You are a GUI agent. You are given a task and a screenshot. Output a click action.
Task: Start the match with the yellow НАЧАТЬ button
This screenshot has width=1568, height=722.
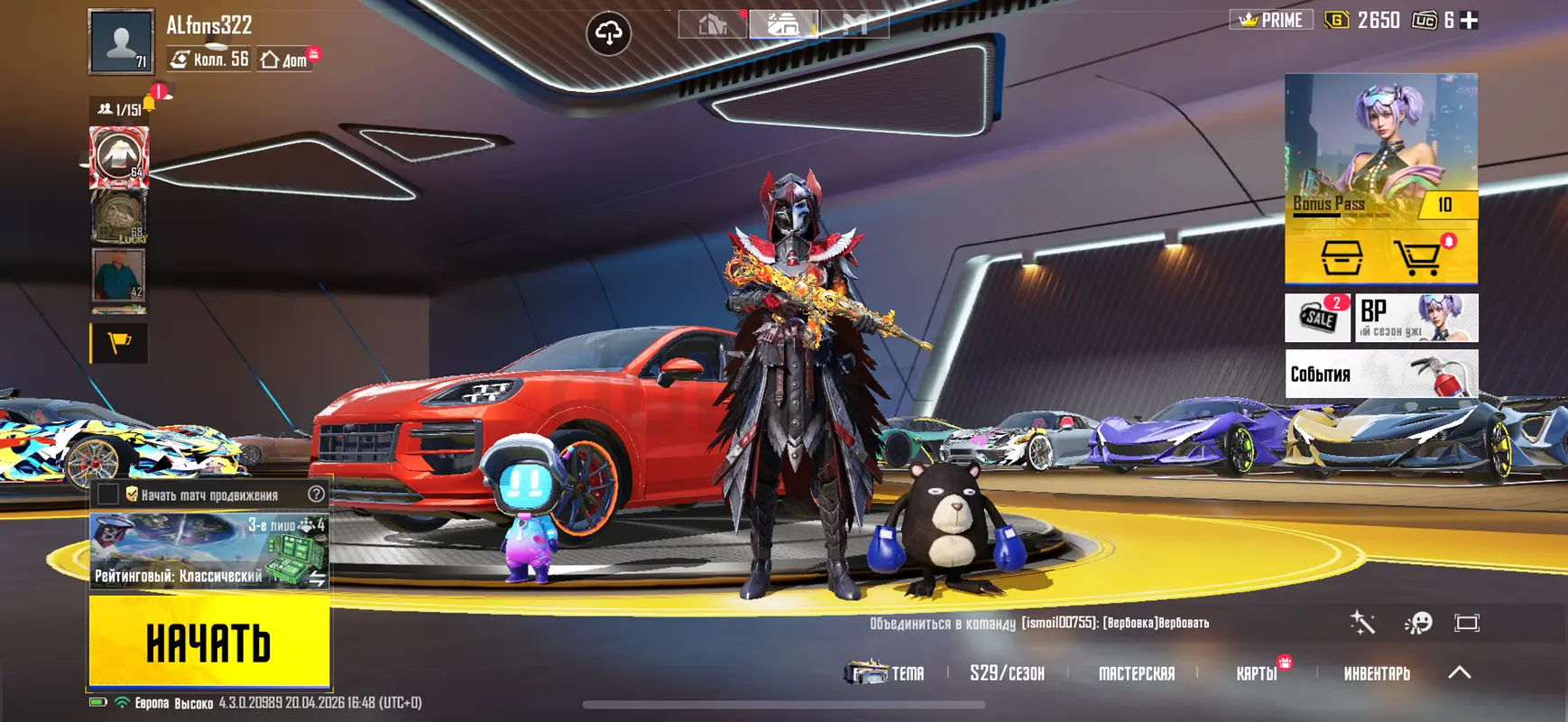(209, 642)
